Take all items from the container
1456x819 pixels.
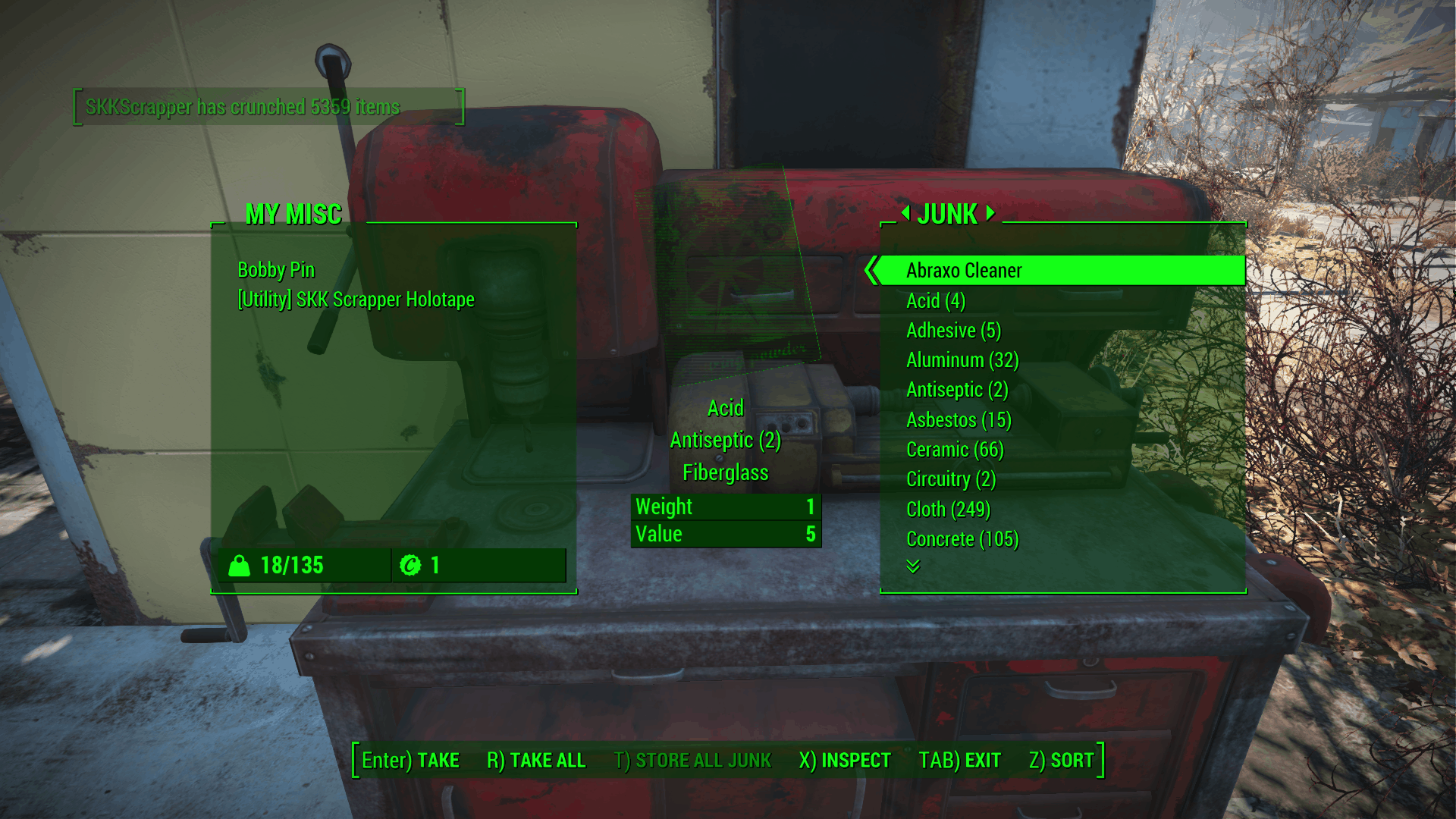pos(536,760)
